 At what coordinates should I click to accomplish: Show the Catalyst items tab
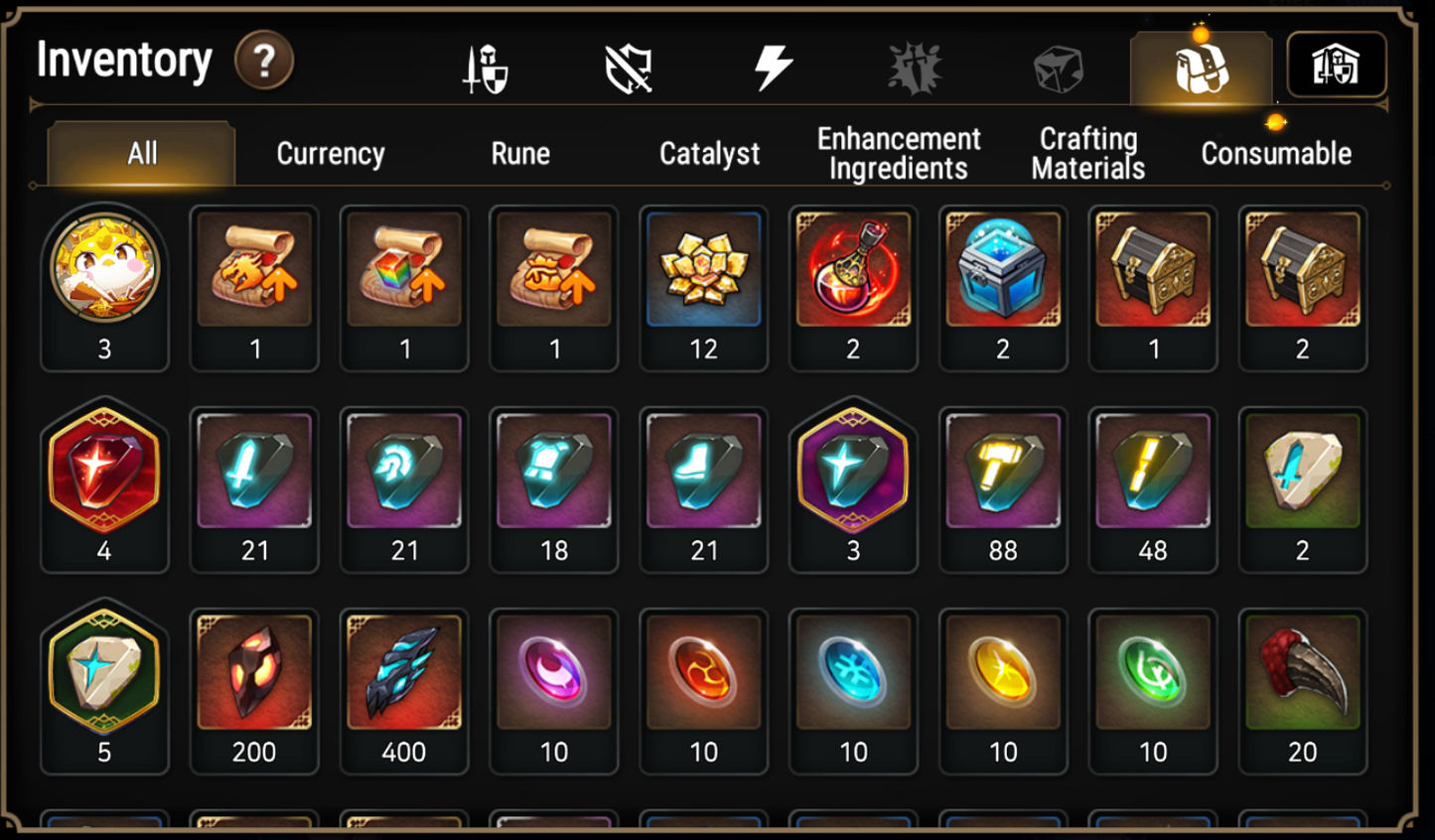pos(709,154)
